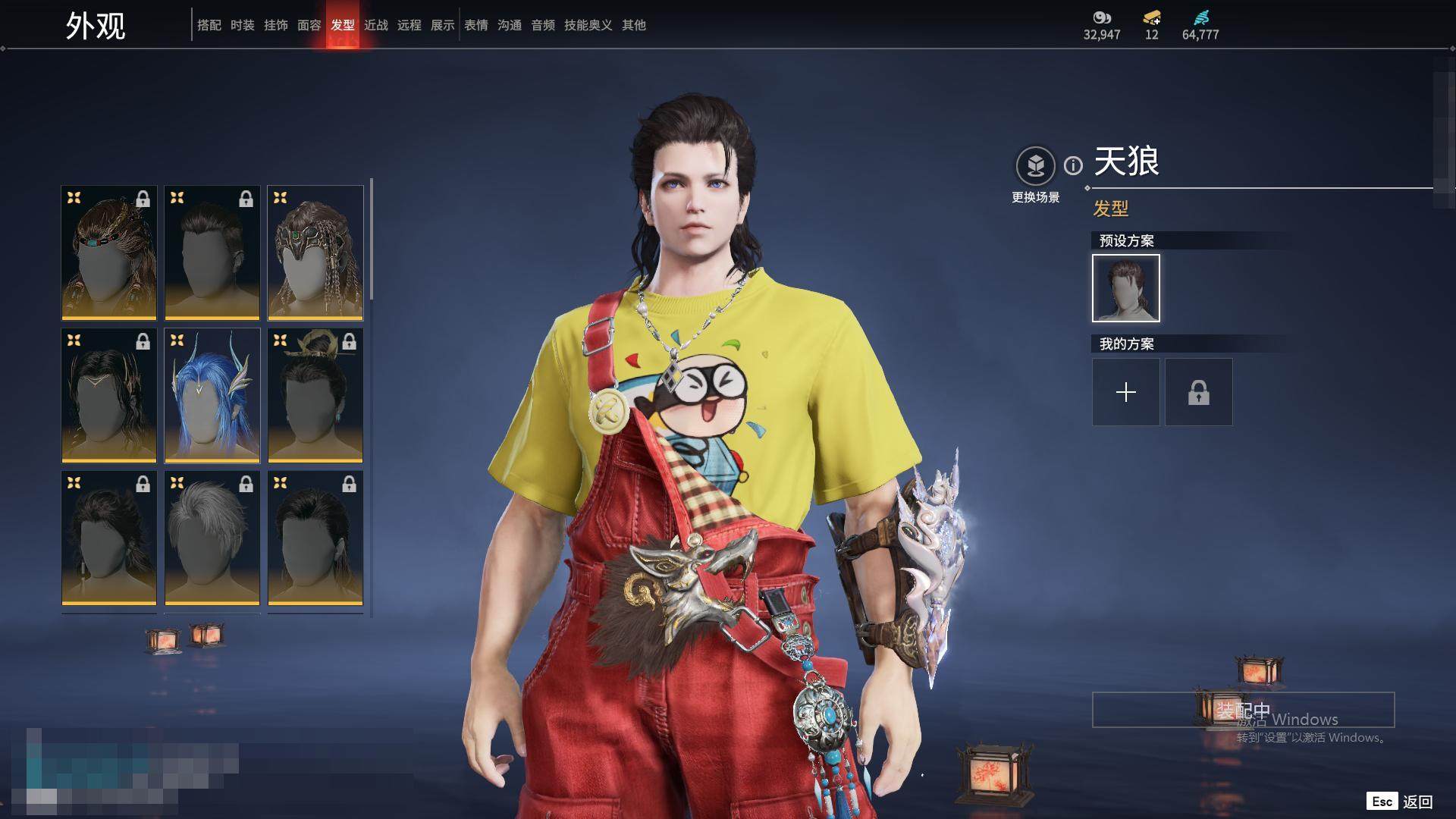Open the 近战 tab
The image size is (1456, 819).
pyautogui.click(x=375, y=25)
